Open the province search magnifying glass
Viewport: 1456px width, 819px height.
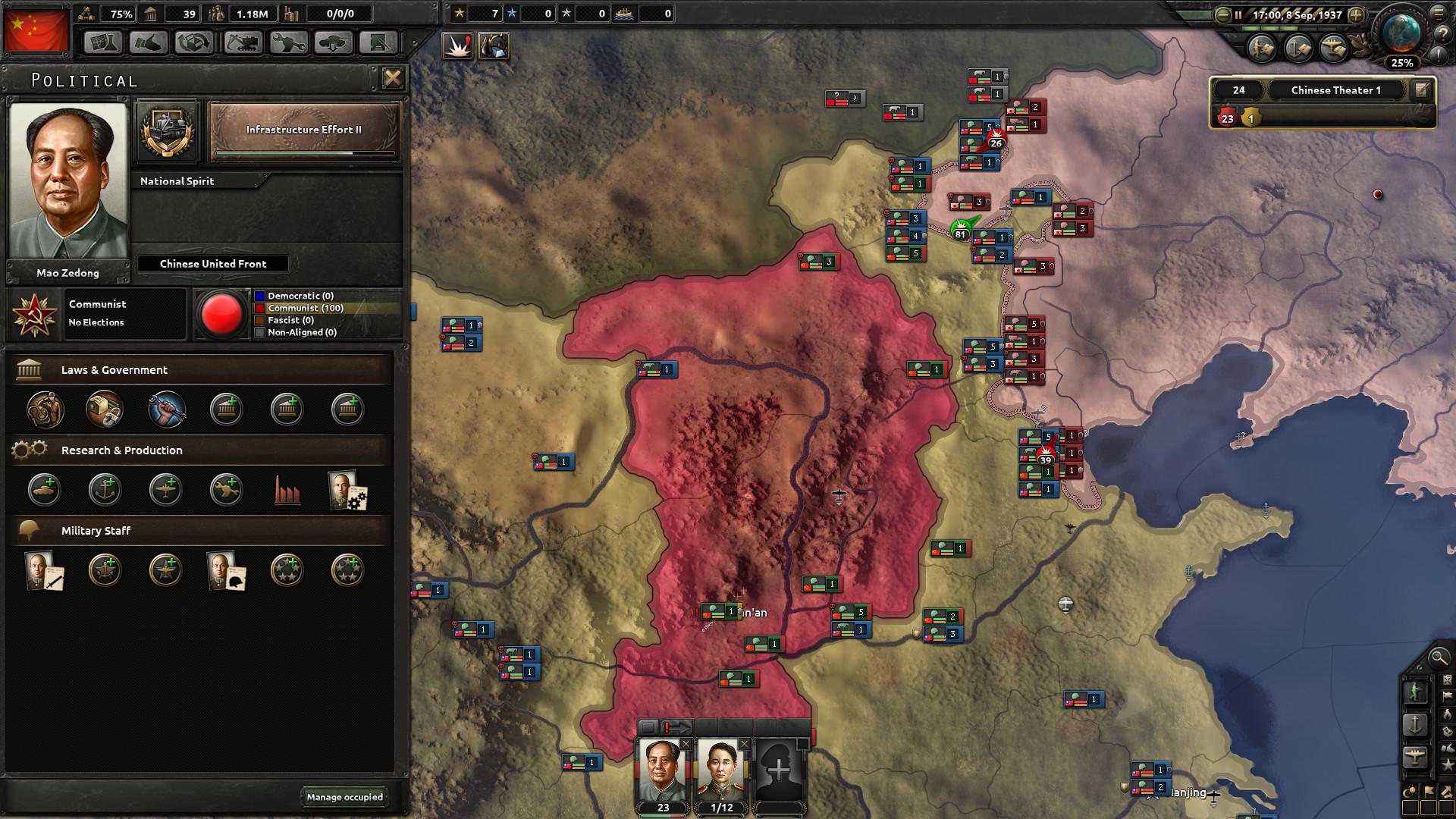click(x=1437, y=657)
